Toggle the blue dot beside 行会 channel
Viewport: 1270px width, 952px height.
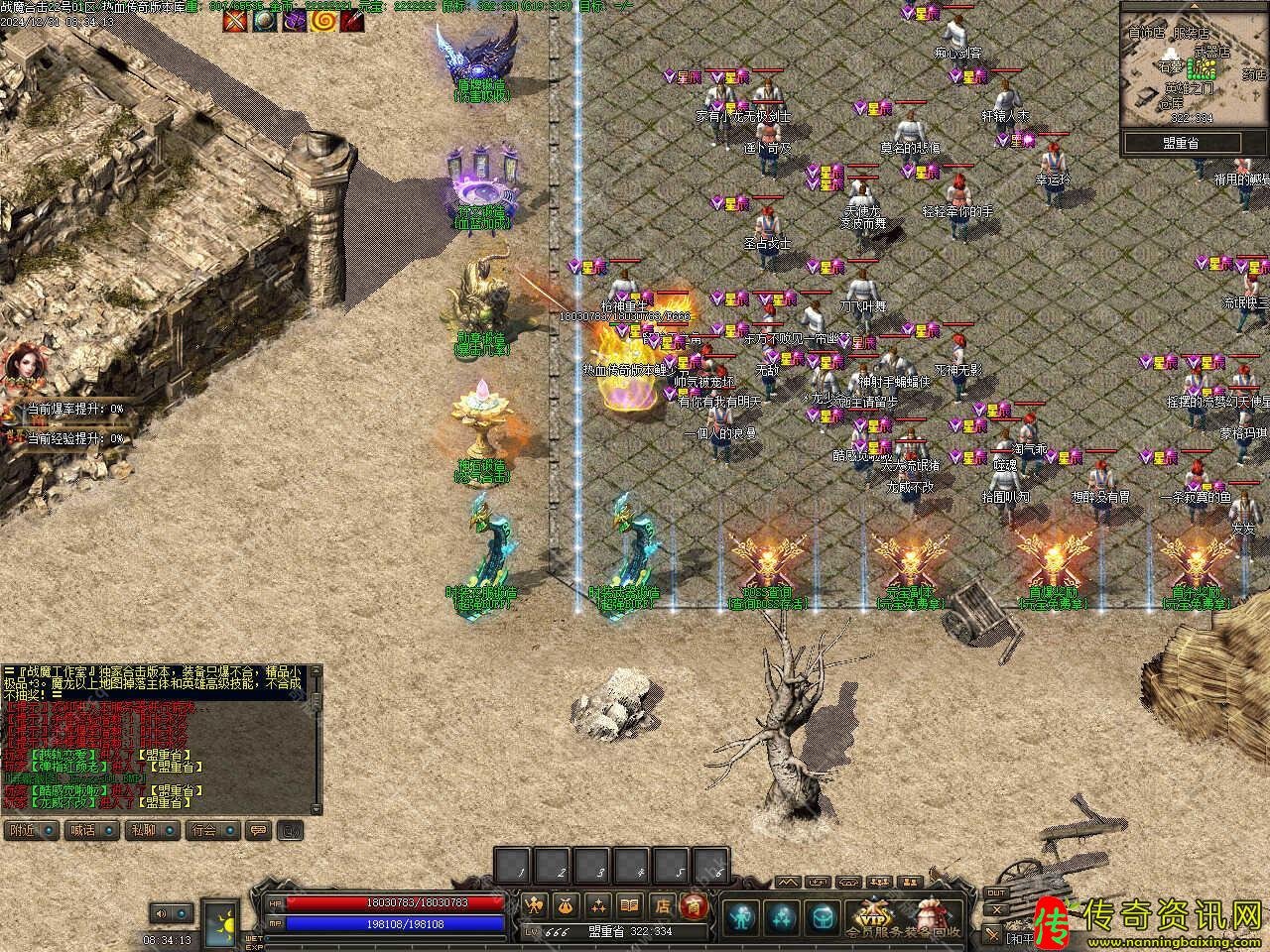pyautogui.click(x=229, y=830)
